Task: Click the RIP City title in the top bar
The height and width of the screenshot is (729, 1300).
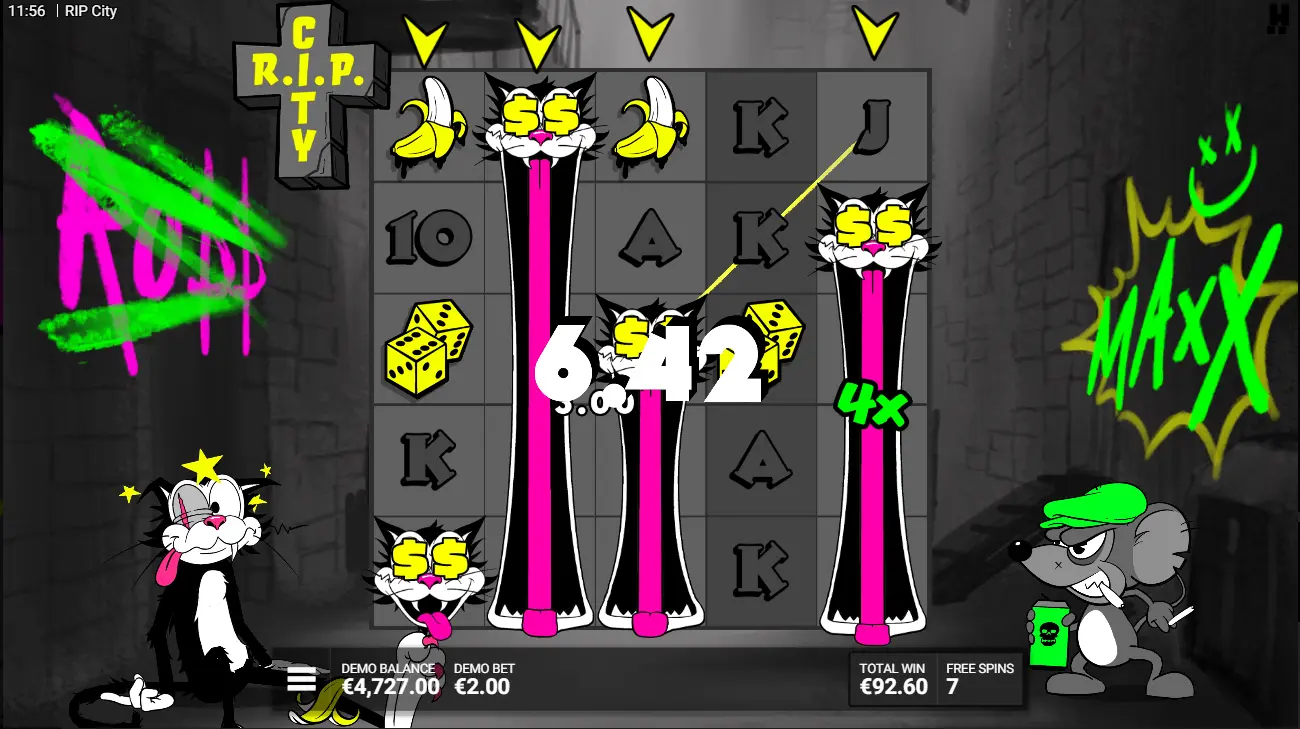Action: (x=89, y=11)
